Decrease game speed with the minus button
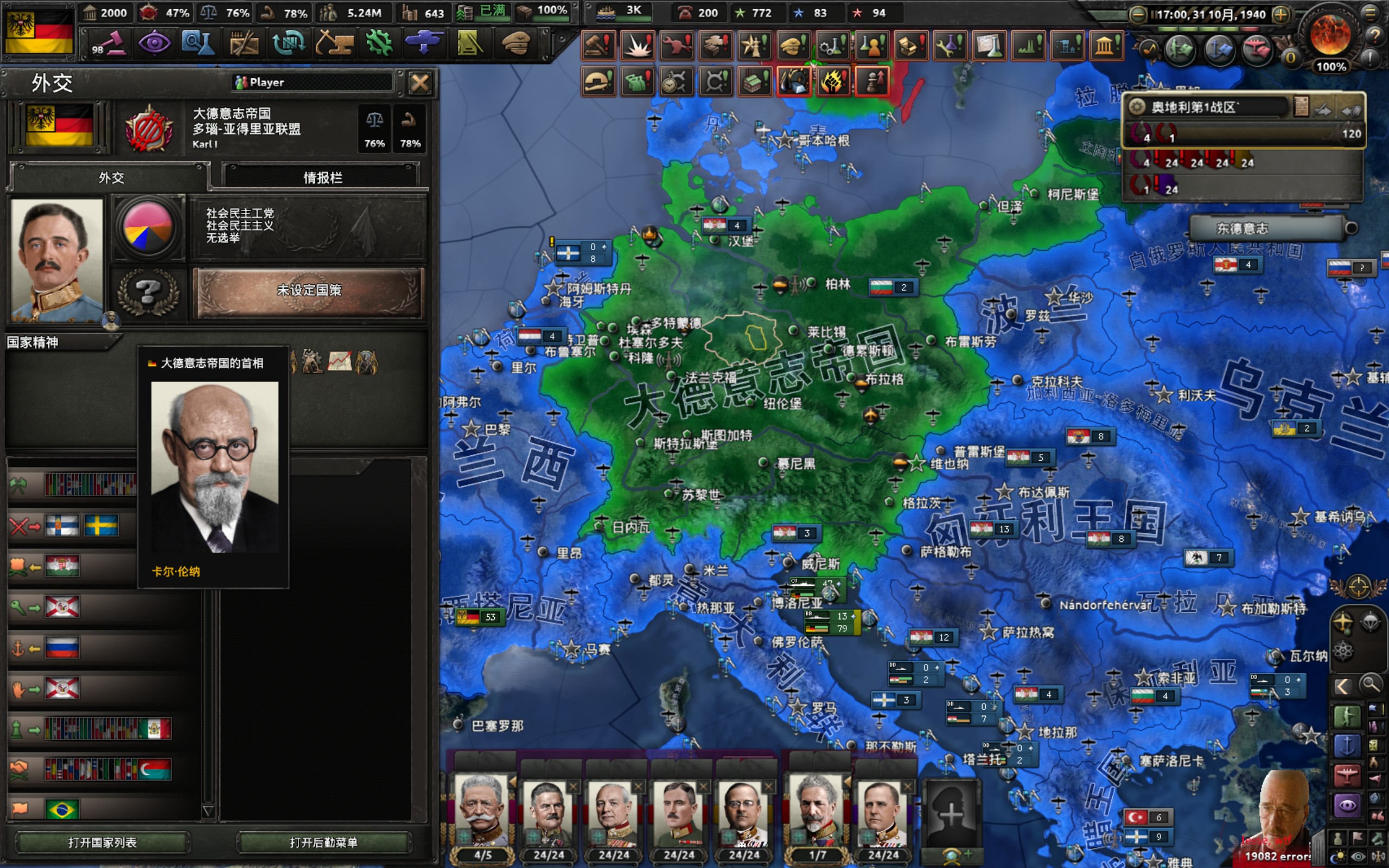The height and width of the screenshot is (868, 1389). pos(1137,14)
